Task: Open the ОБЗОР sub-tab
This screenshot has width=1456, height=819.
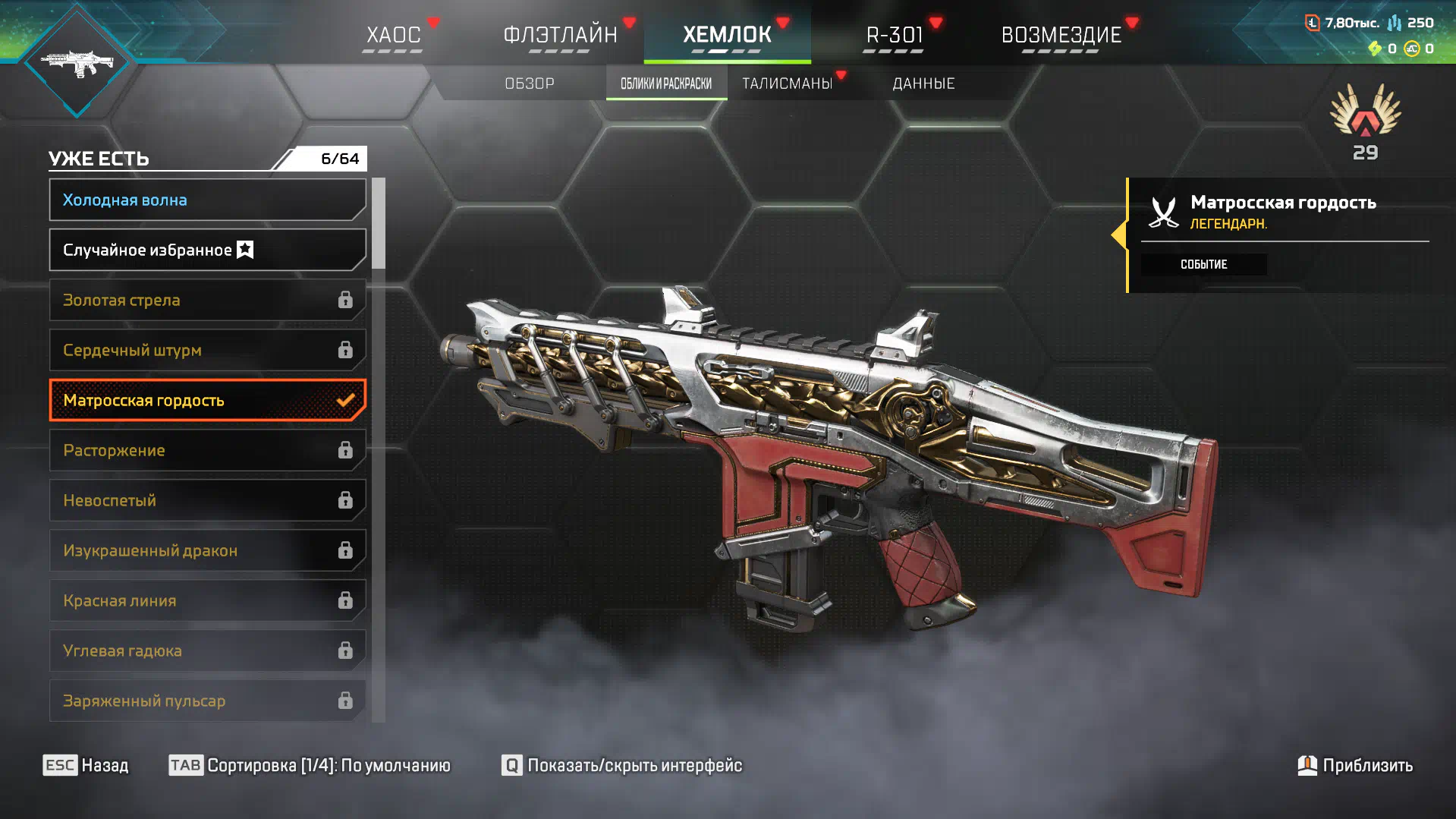Action: click(x=530, y=83)
